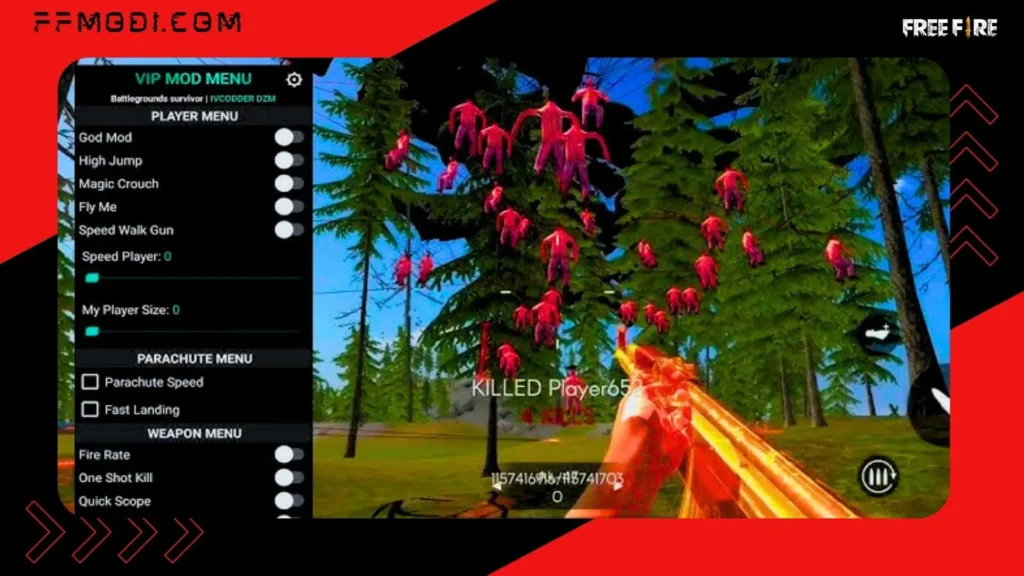Click the My Player Size slider handle

click(92, 331)
